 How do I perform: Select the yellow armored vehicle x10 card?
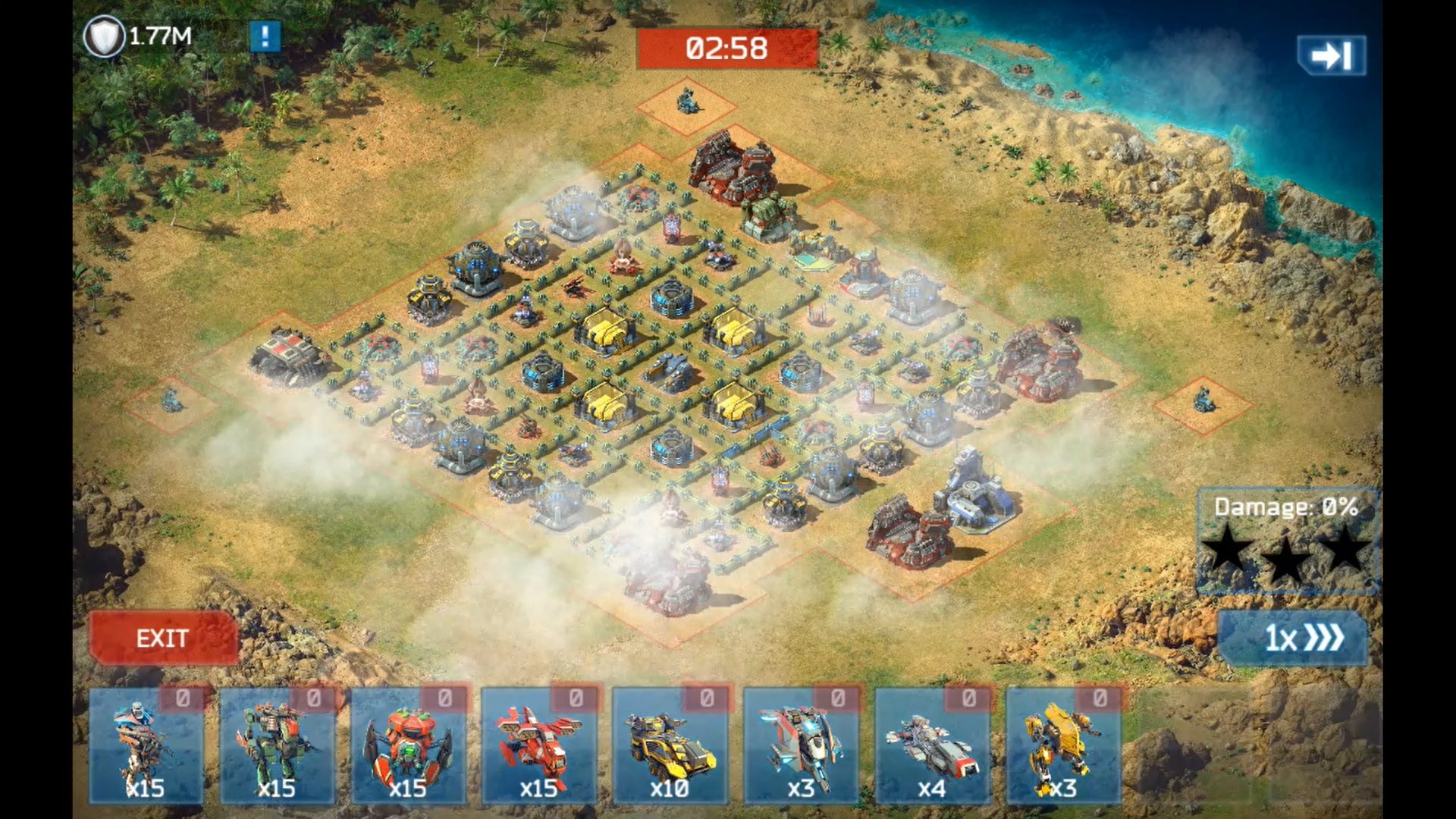pyautogui.click(x=670, y=745)
